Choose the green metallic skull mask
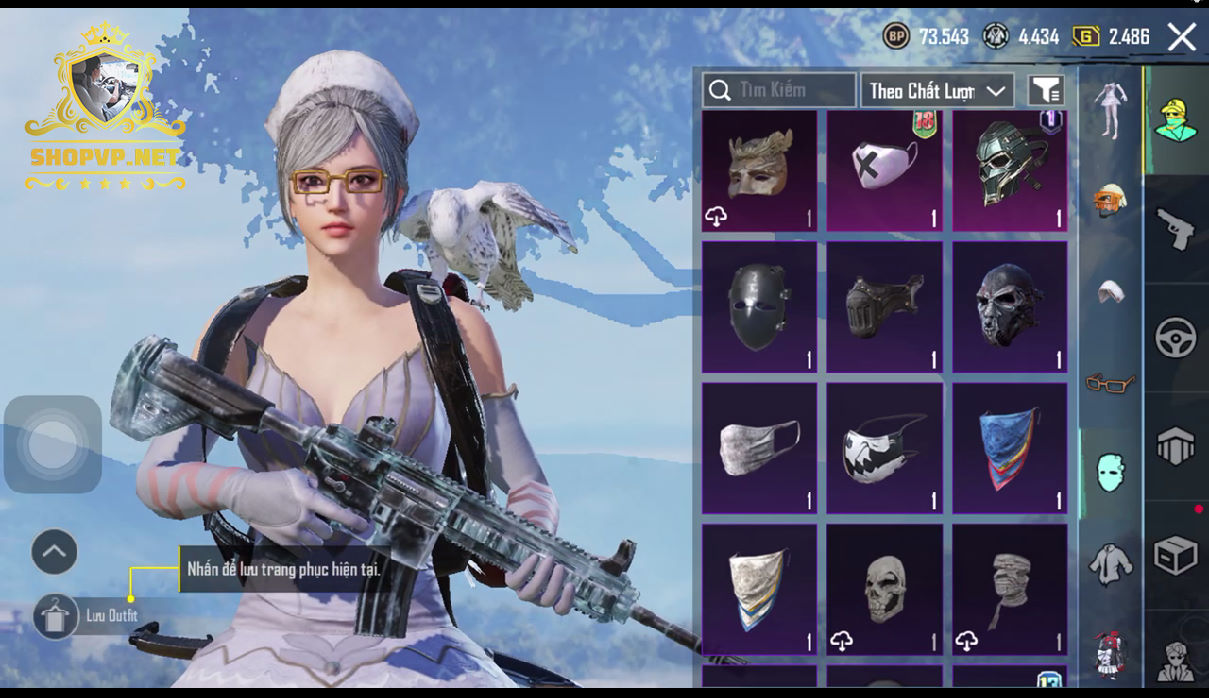Screen dimensions: 1209x698 1009,171
